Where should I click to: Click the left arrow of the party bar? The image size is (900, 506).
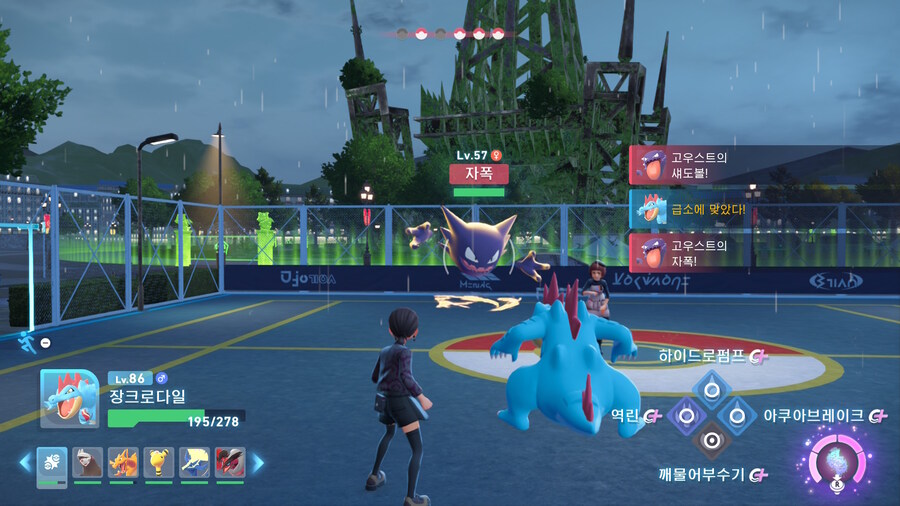tap(25, 462)
